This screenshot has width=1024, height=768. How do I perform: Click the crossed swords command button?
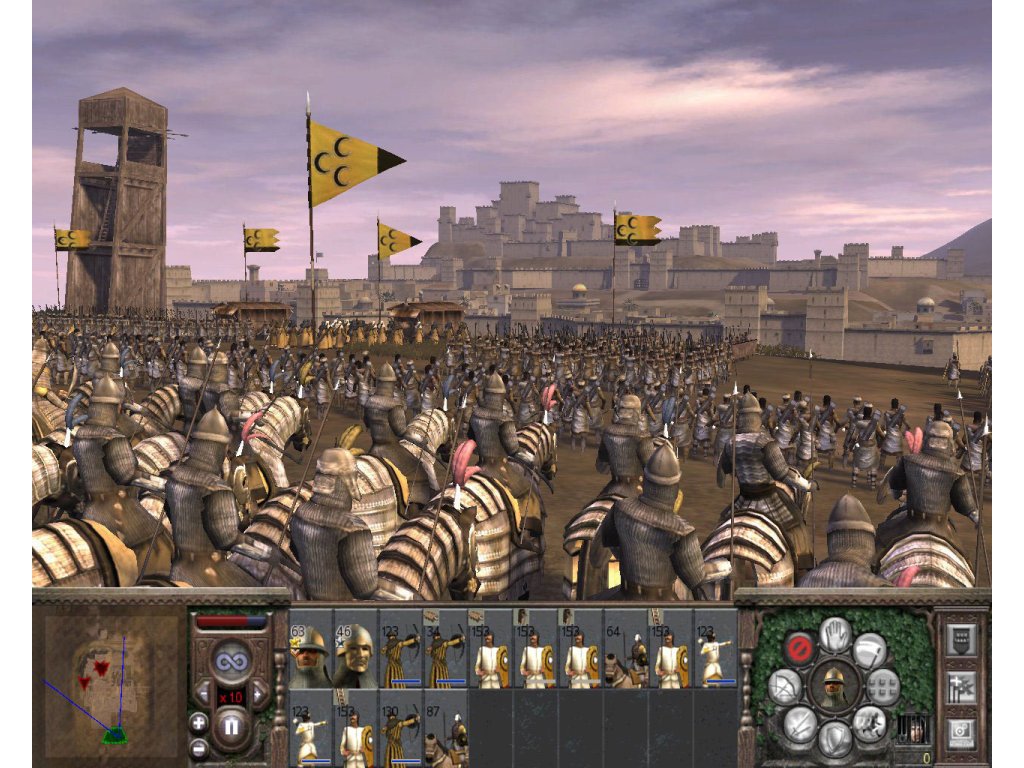coord(798,724)
